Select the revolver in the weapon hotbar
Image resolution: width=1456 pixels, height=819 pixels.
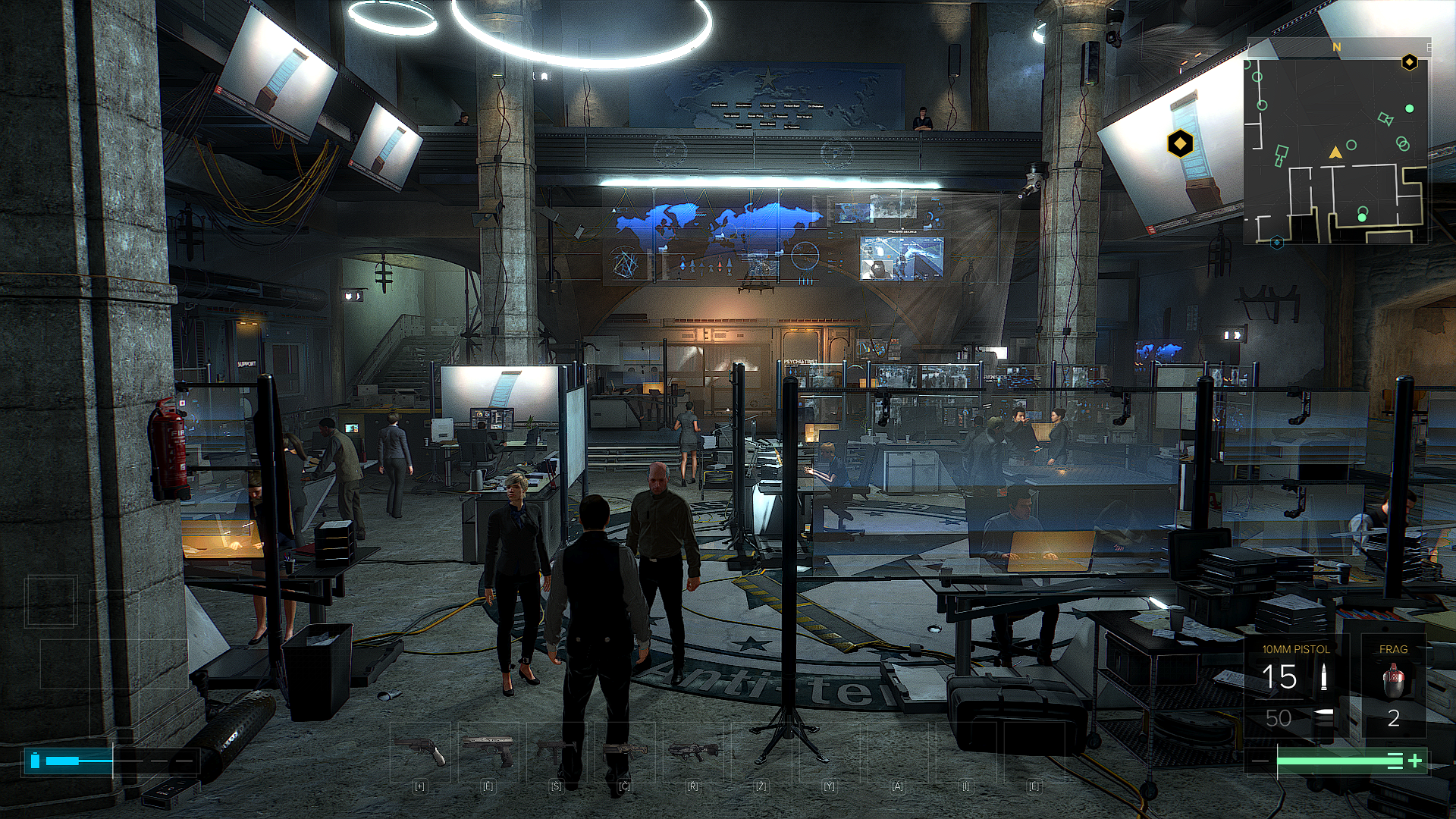[421, 751]
